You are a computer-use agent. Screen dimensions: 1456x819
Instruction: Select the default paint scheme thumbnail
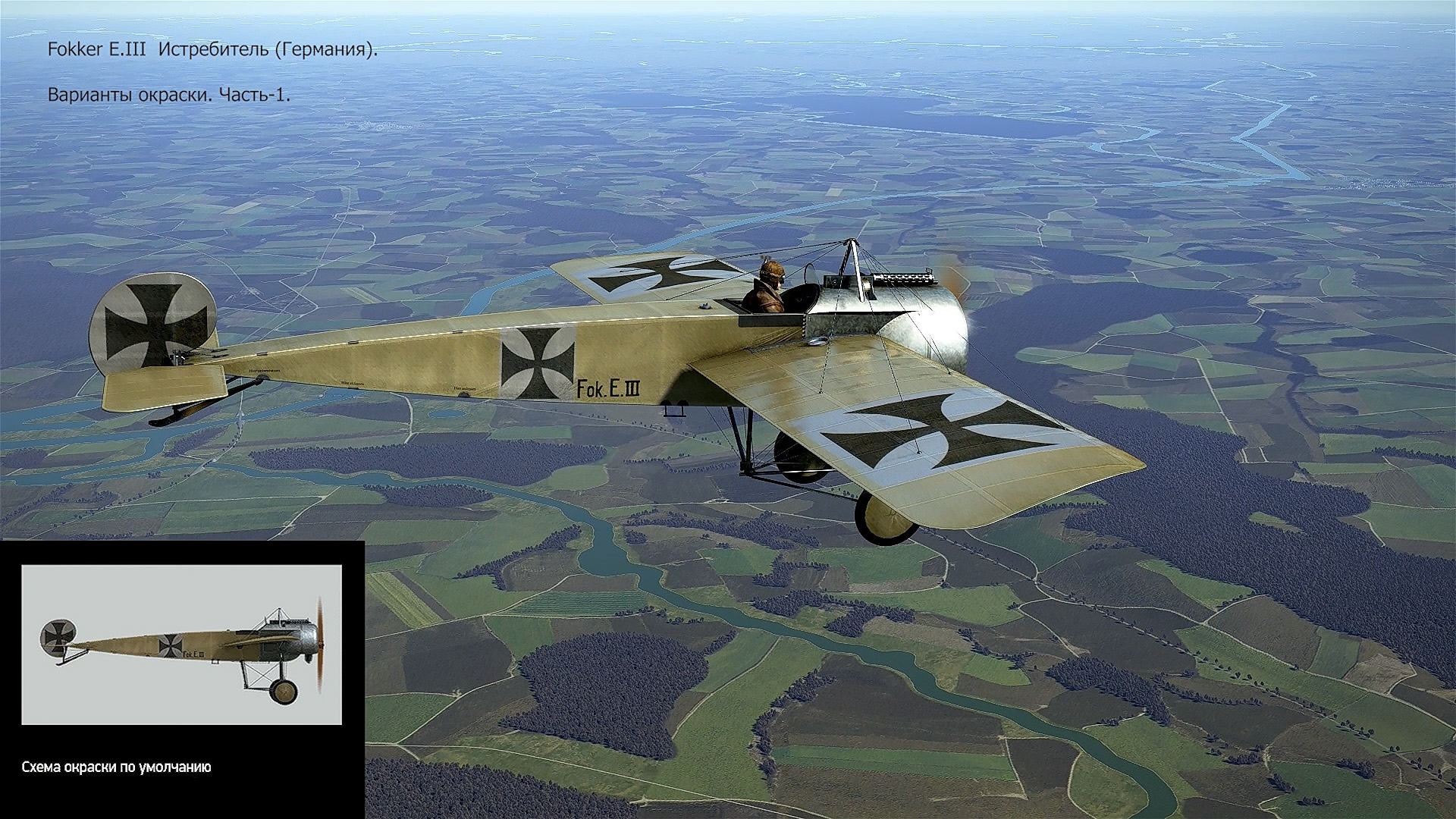click(x=181, y=645)
